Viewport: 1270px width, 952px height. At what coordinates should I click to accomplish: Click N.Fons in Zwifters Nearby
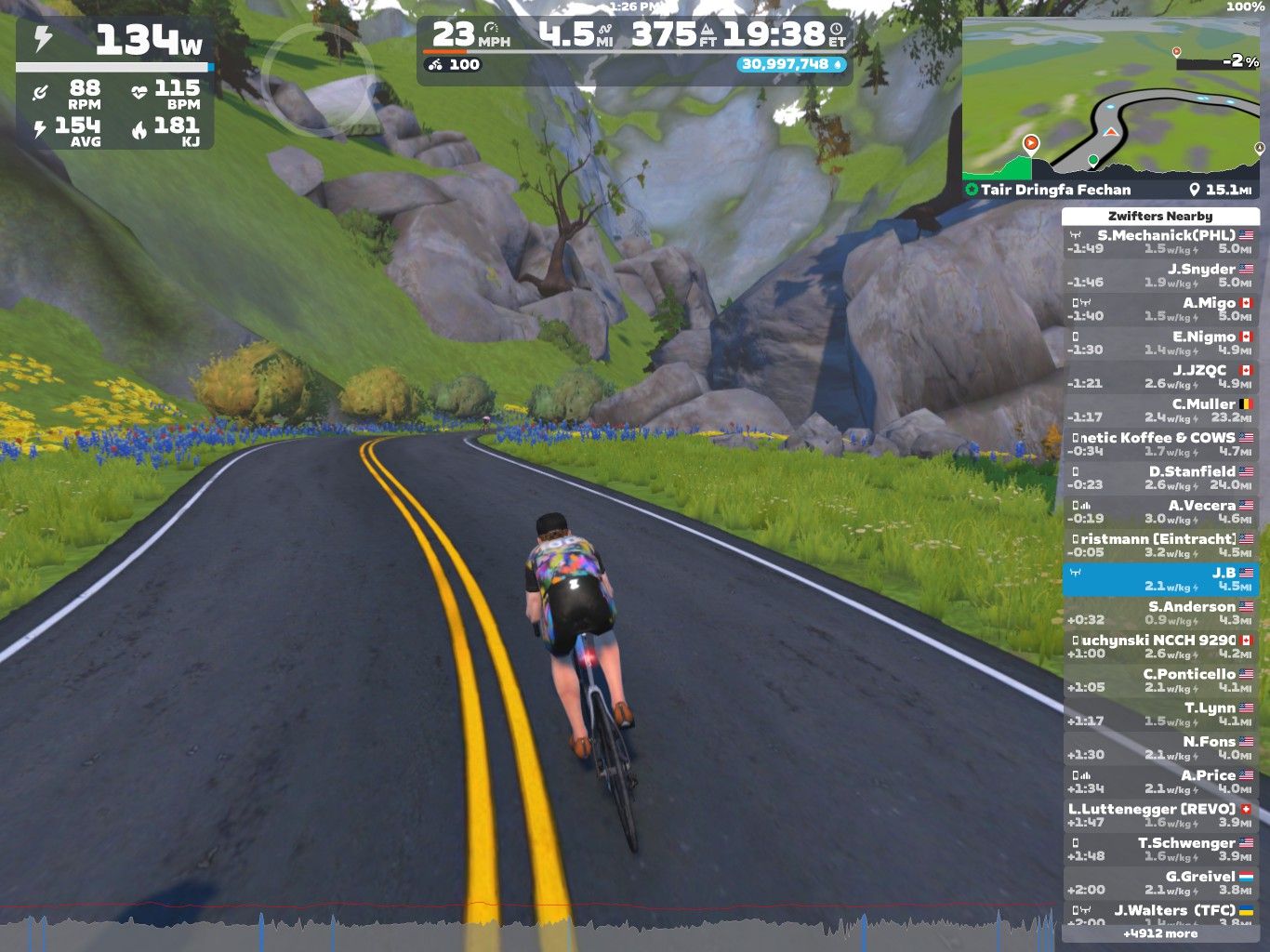(x=1160, y=748)
